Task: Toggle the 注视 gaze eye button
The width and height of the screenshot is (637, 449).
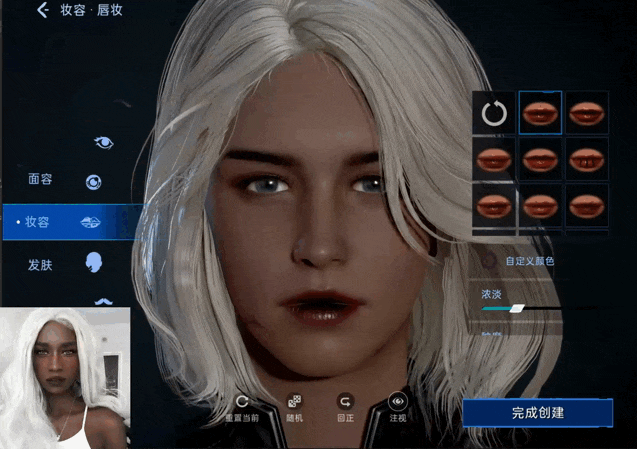Action: pos(397,406)
